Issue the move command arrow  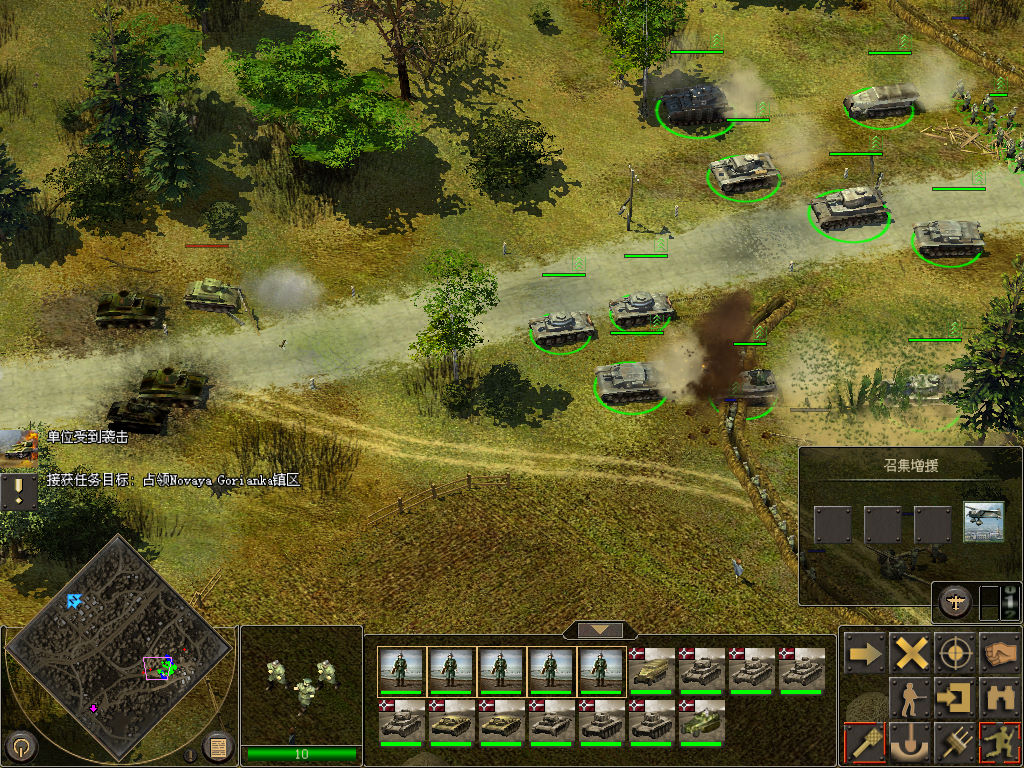click(x=863, y=654)
